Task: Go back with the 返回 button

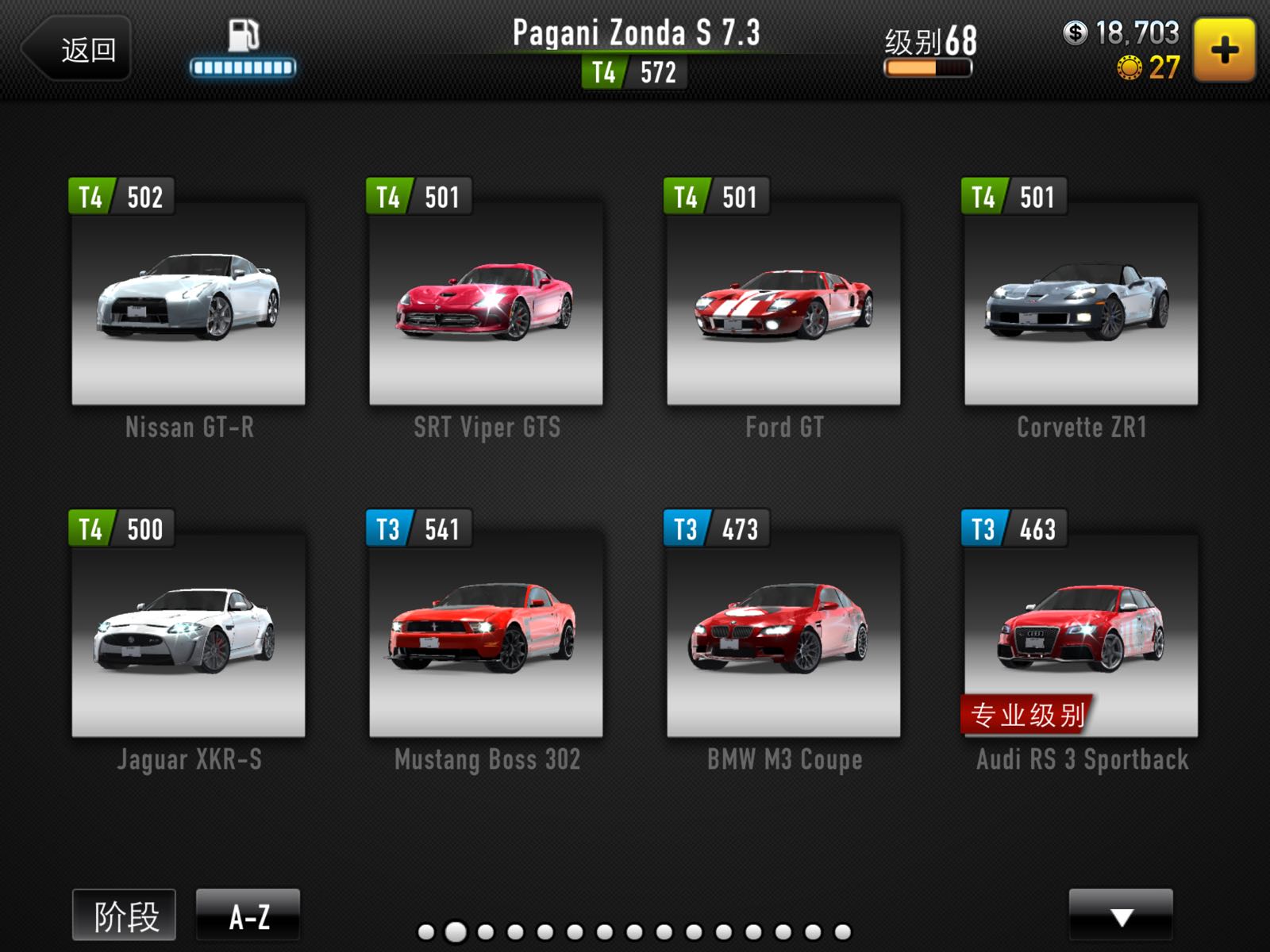Action: [78, 49]
